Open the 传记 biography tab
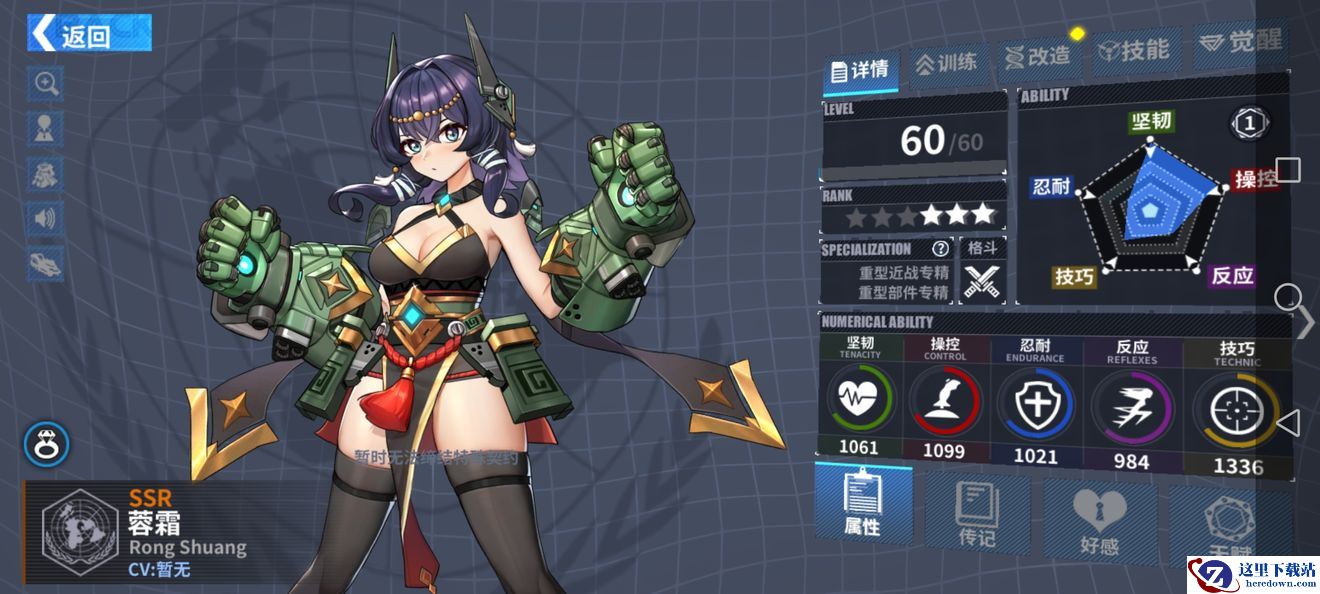Image resolution: width=1320 pixels, height=594 pixels. pos(976,516)
